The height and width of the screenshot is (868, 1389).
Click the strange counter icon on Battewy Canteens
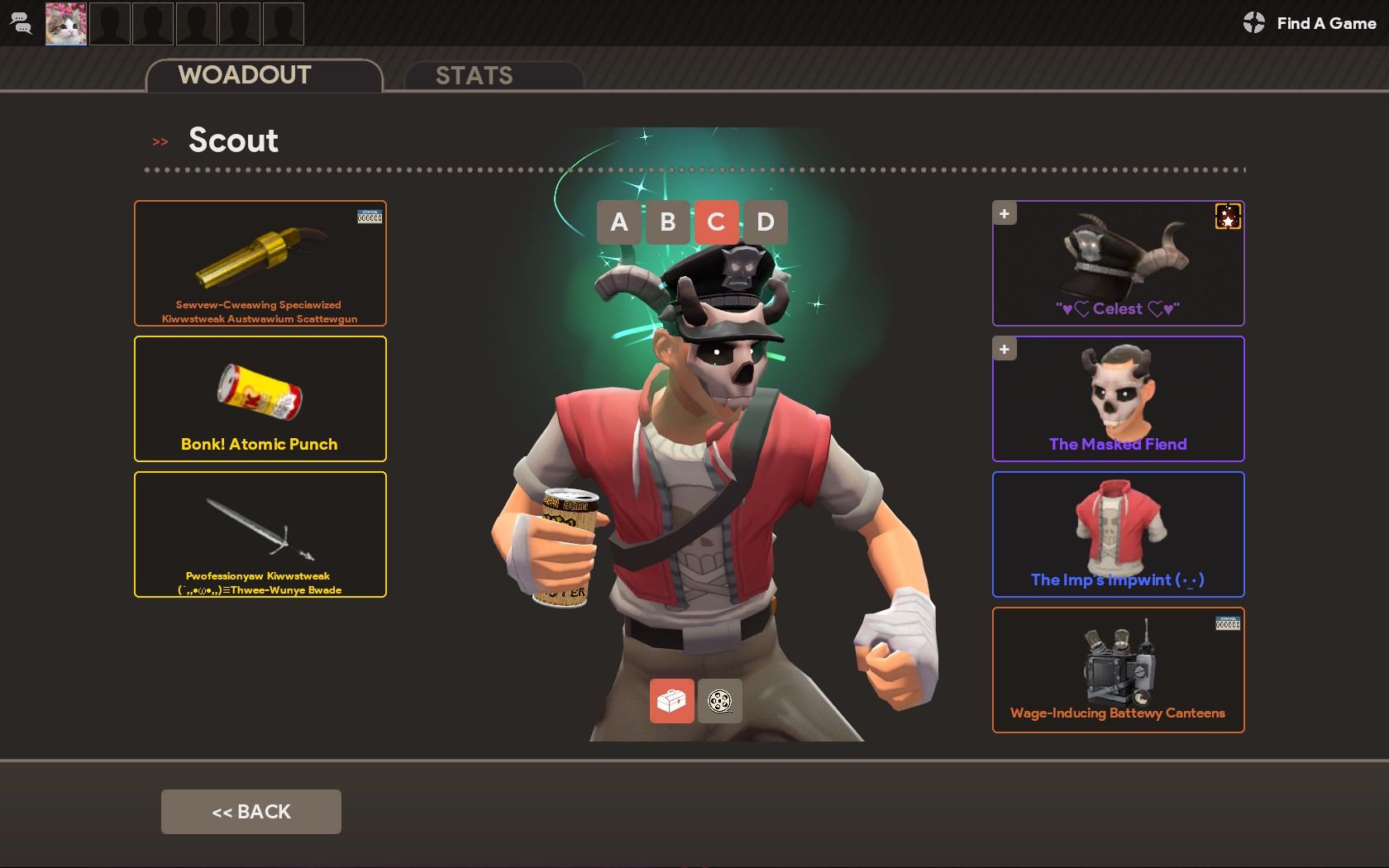[1227, 623]
